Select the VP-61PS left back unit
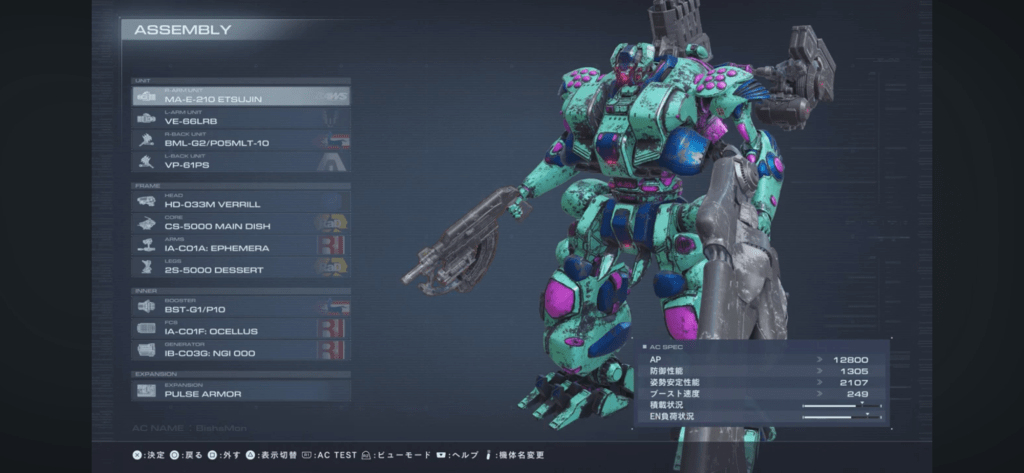 tap(240, 161)
